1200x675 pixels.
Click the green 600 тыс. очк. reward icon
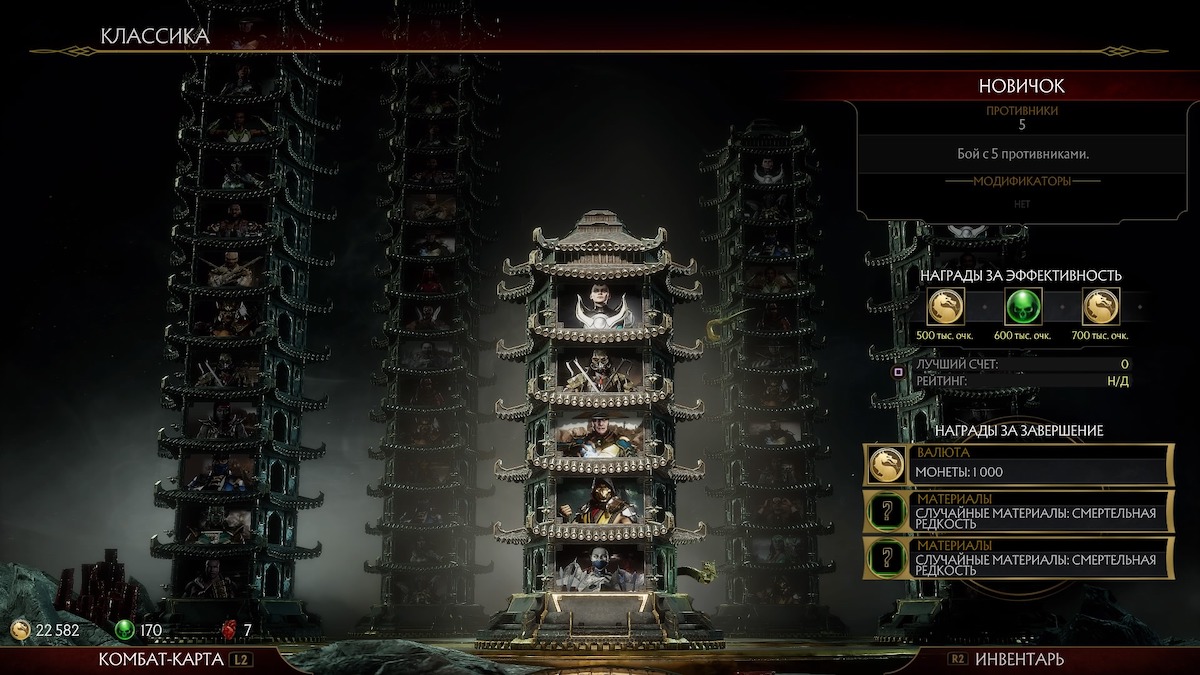1023,305
